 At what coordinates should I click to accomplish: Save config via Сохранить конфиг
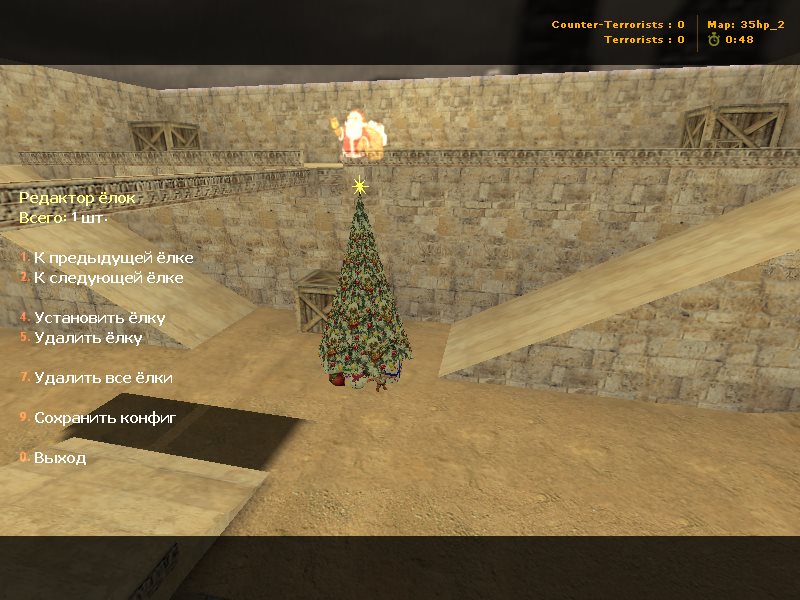coord(105,418)
